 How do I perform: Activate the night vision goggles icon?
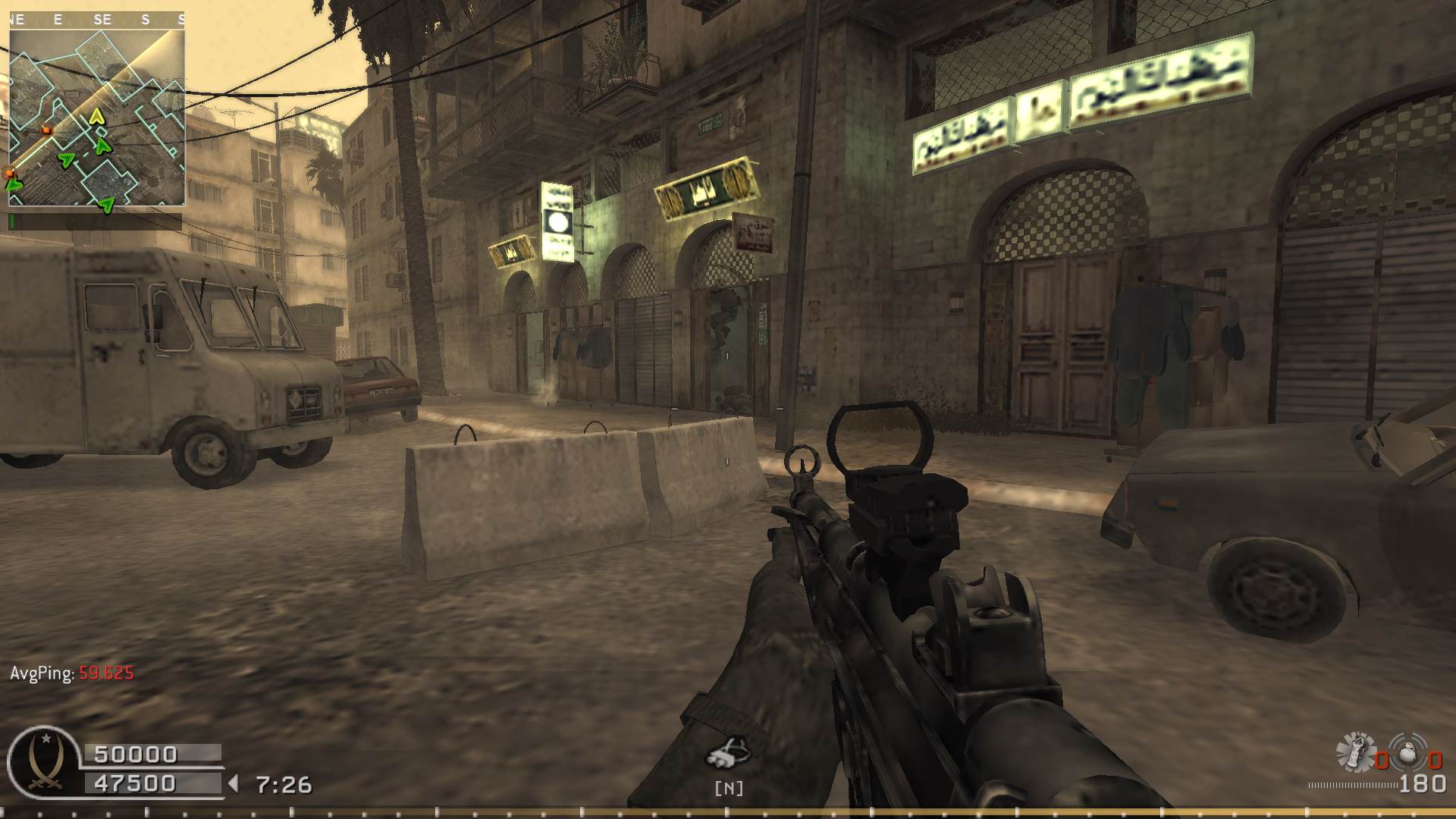[728, 752]
